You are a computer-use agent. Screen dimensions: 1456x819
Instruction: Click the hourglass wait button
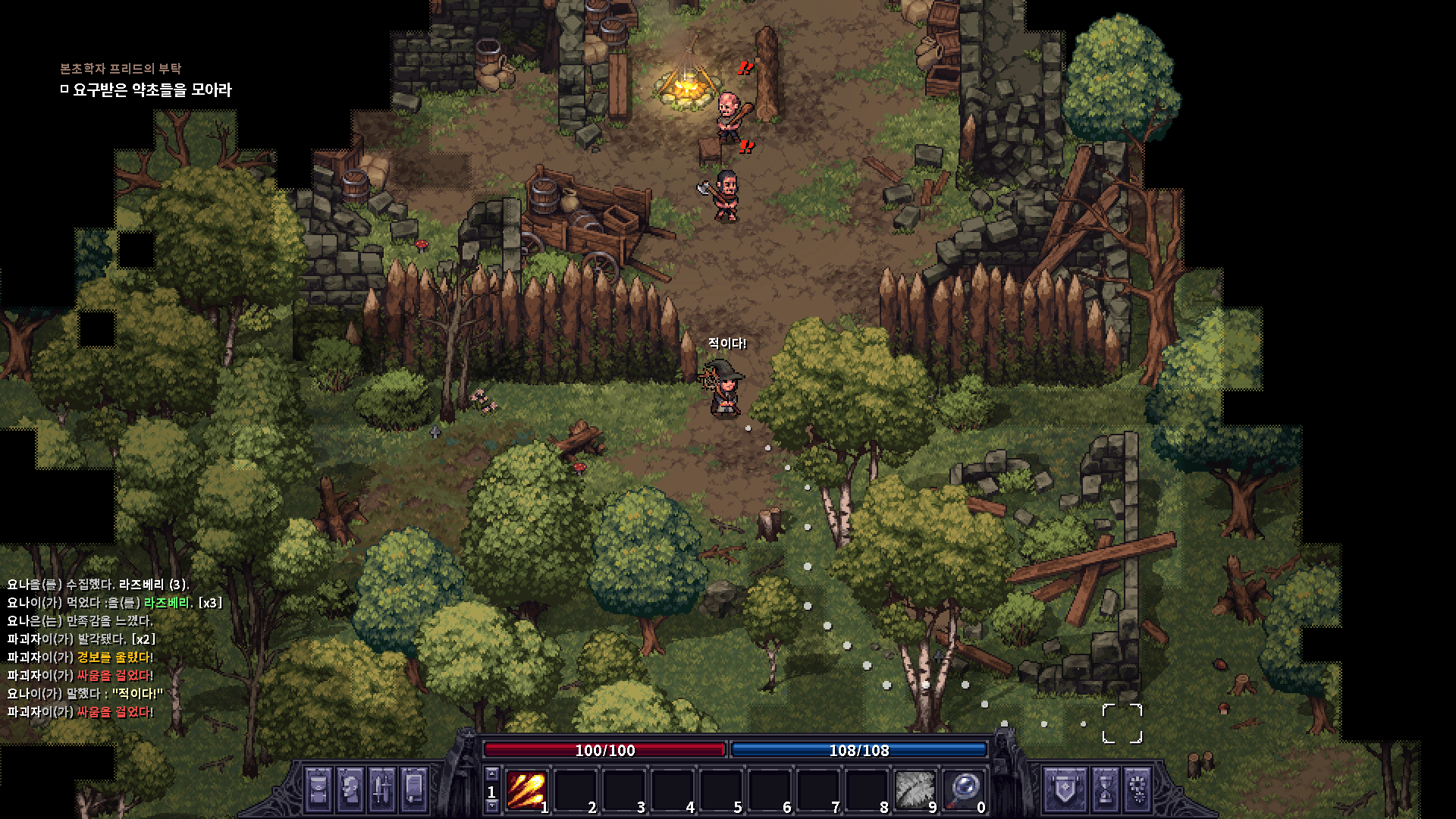(x=1105, y=789)
